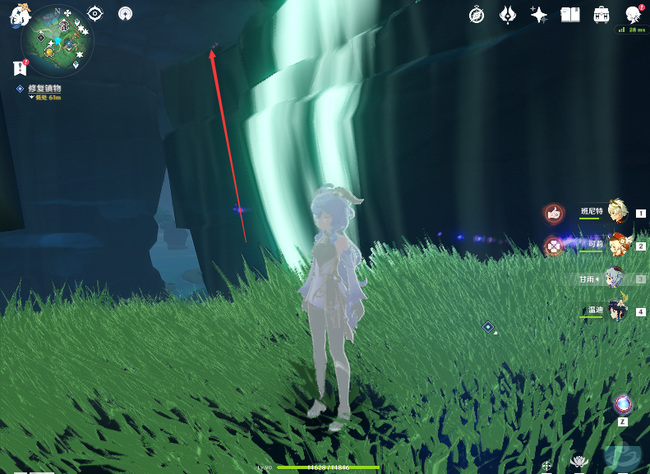Click the thumbs-up icon beside 班尼特
650x474 pixels.
click(x=553, y=212)
